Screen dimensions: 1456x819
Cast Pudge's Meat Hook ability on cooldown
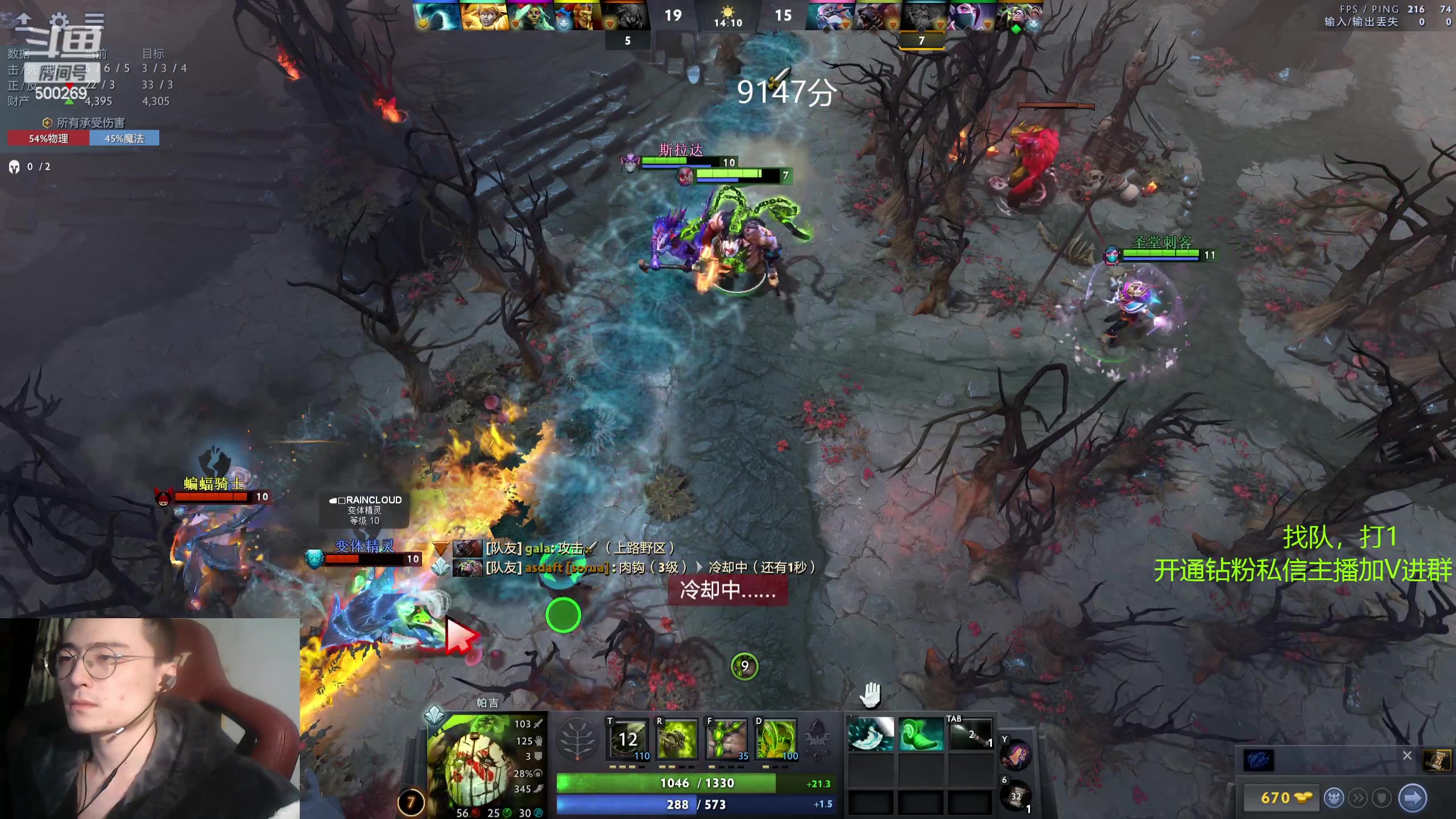click(628, 739)
